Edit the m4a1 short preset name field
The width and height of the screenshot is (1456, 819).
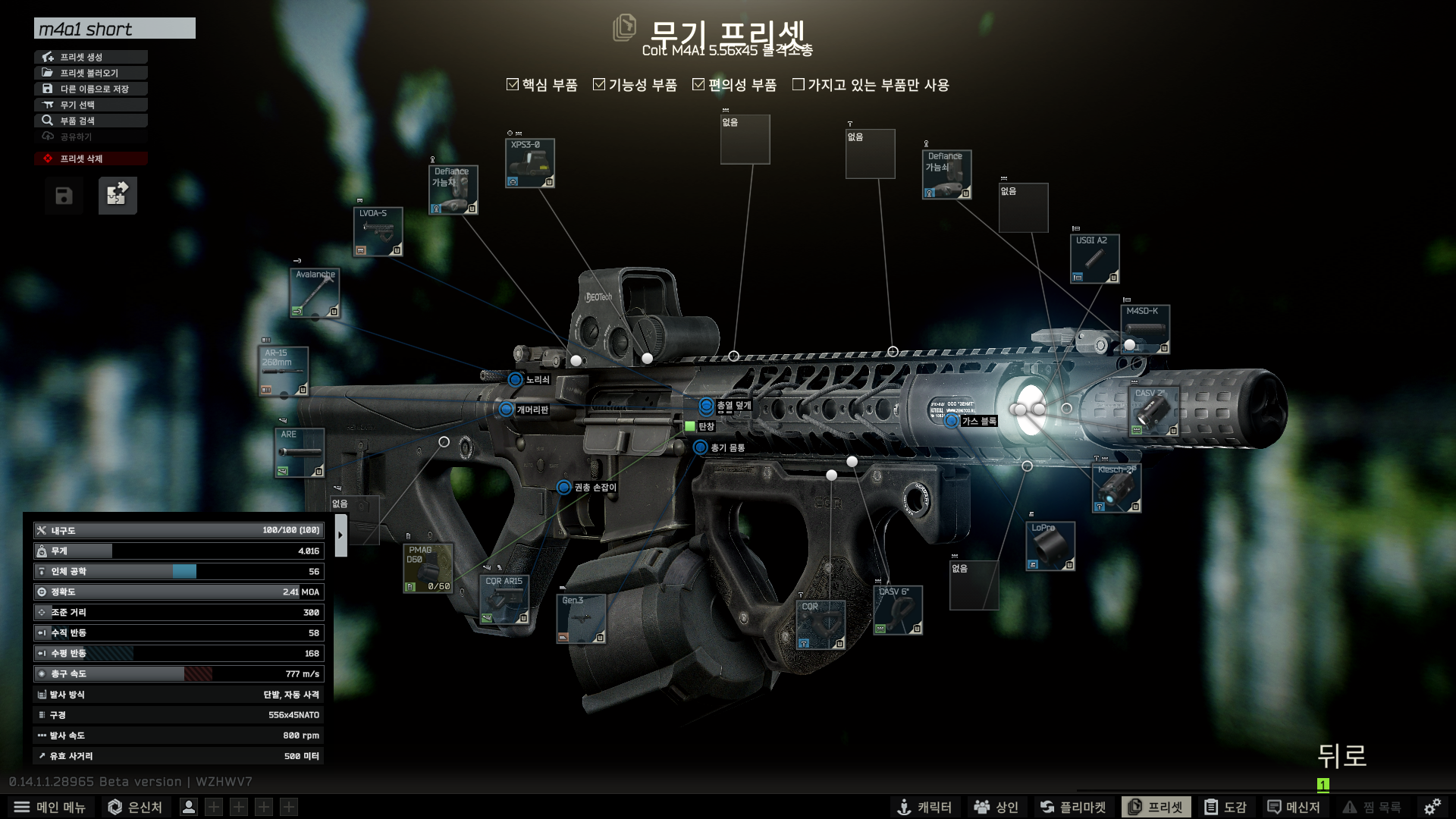click(x=115, y=29)
